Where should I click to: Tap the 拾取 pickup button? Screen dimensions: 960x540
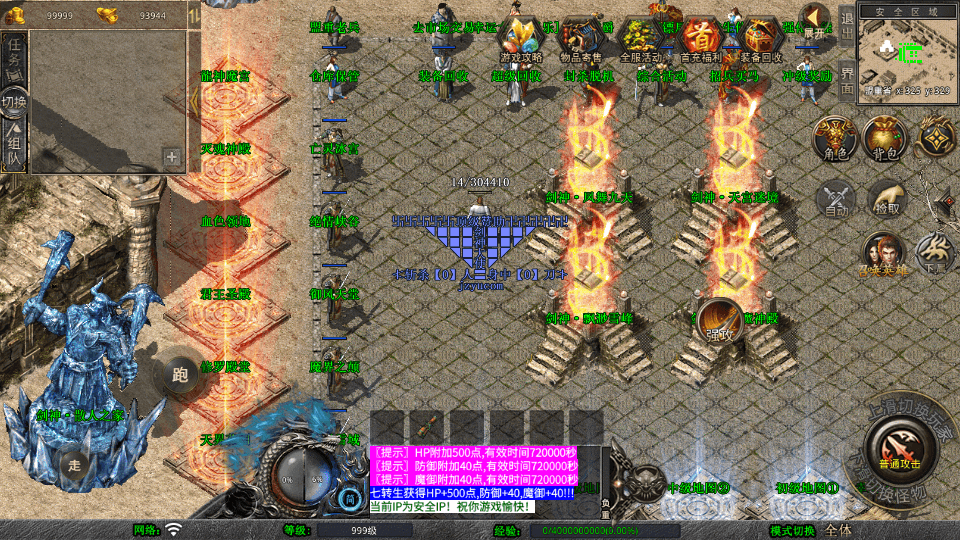tap(885, 198)
